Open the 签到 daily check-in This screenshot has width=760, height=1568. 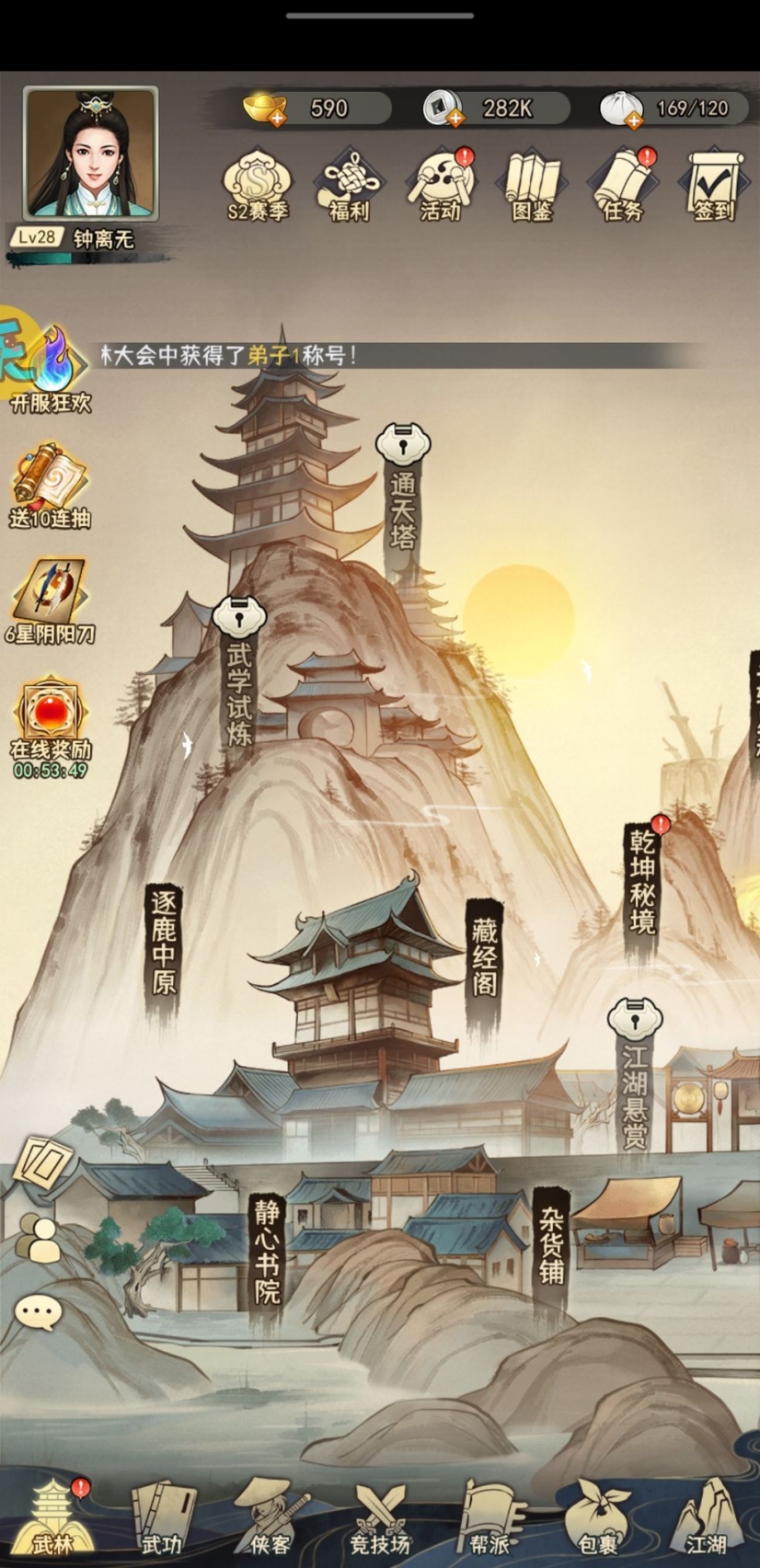714,185
